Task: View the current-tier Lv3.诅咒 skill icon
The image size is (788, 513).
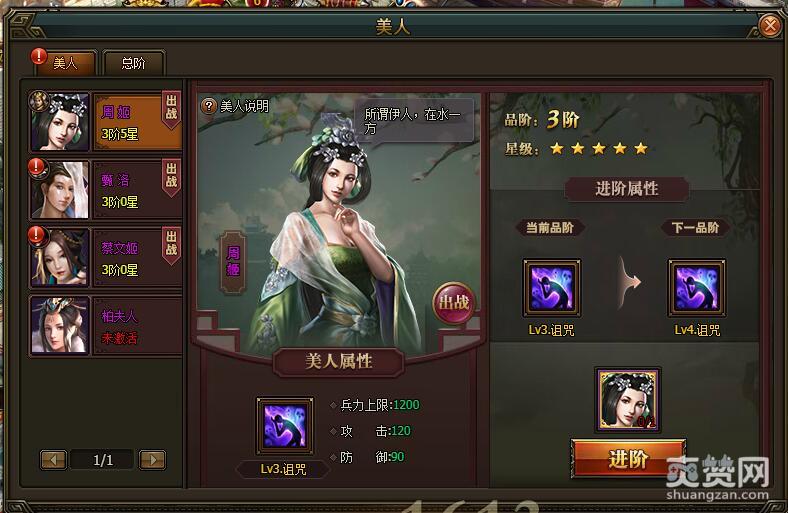Action: tap(551, 288)
